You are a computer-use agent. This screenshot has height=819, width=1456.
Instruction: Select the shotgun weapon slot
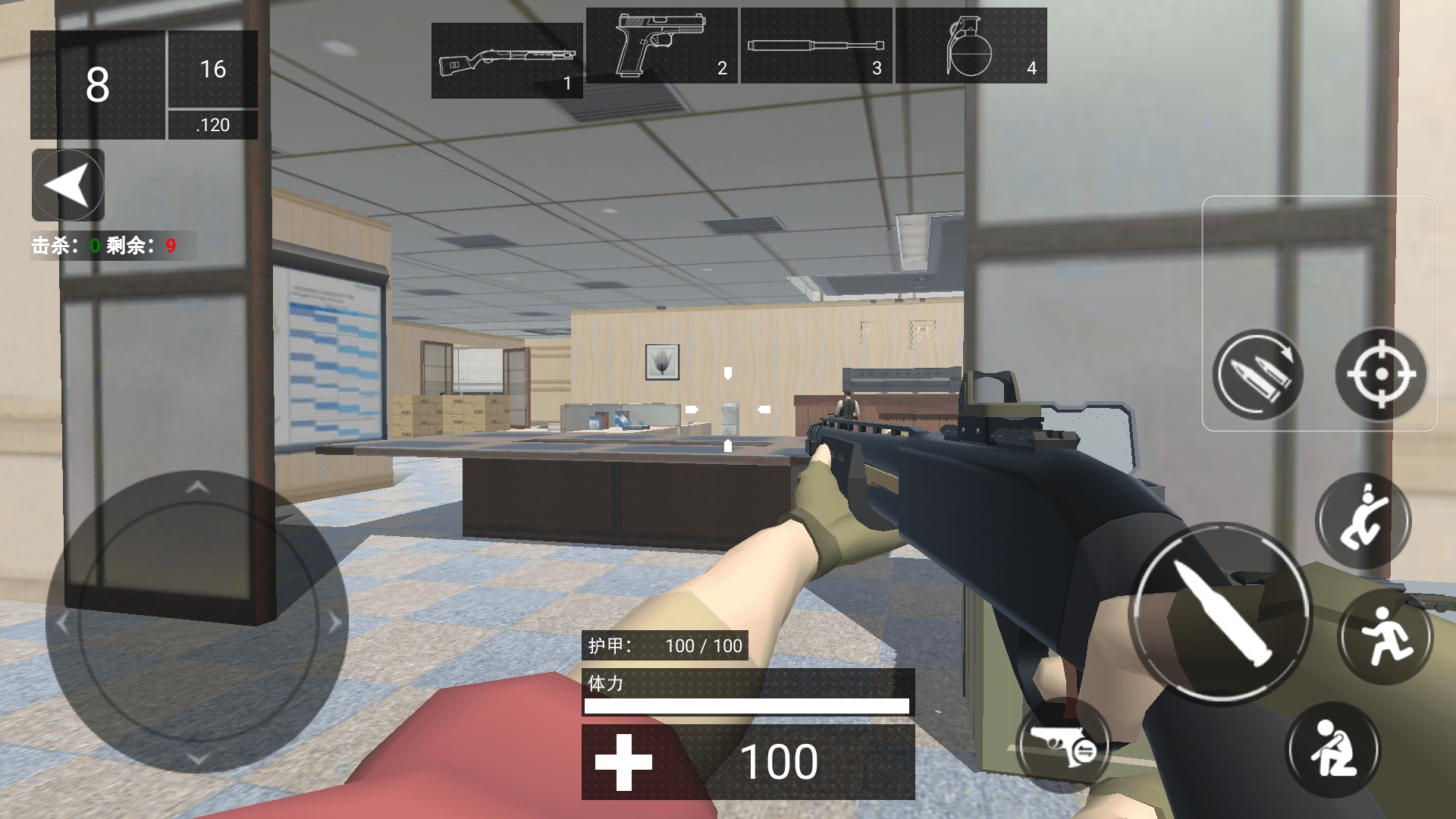[507, 61]
